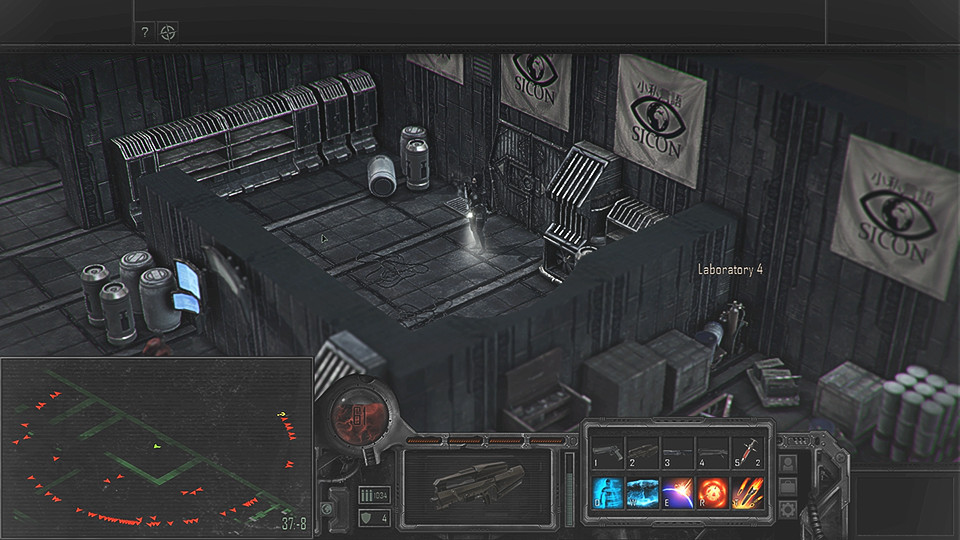Cast the red fireball explosion ability
The width and height of the screenshot is (960, 540).
pos(711,494)
